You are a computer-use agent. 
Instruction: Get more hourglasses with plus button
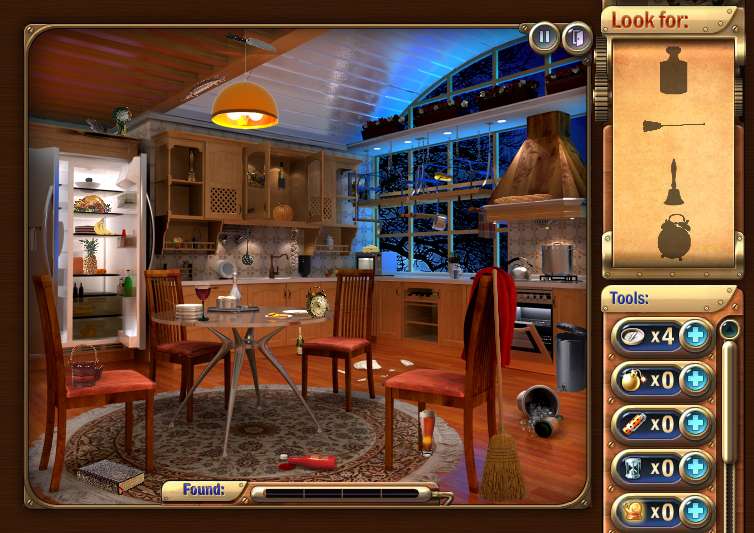coord(694,468)
